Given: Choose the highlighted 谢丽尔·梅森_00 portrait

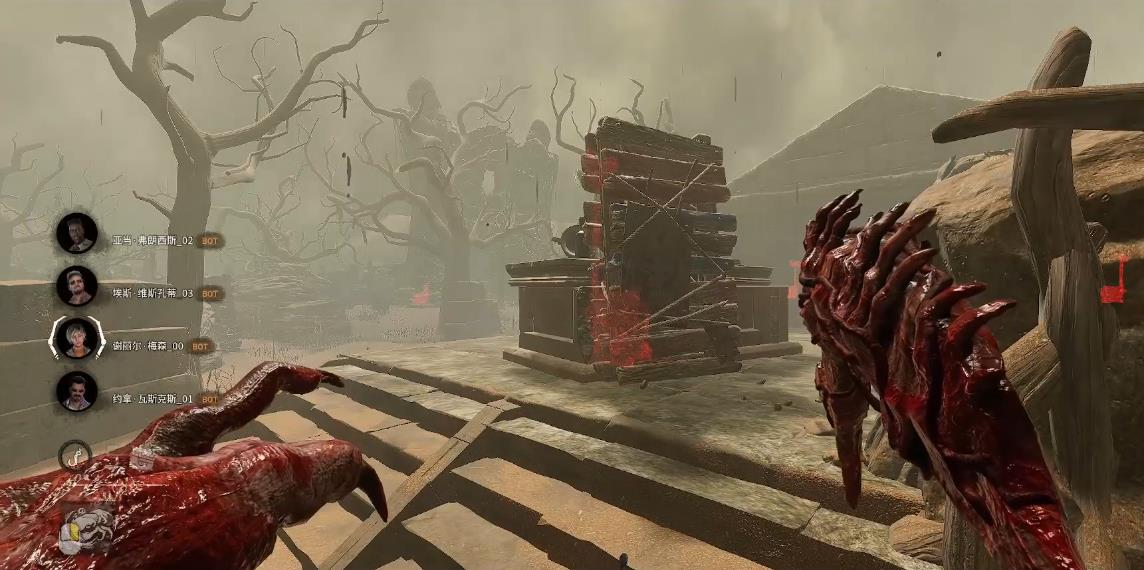Looking at the screenshot, I should pyautogui.click(x=77, y=338).
